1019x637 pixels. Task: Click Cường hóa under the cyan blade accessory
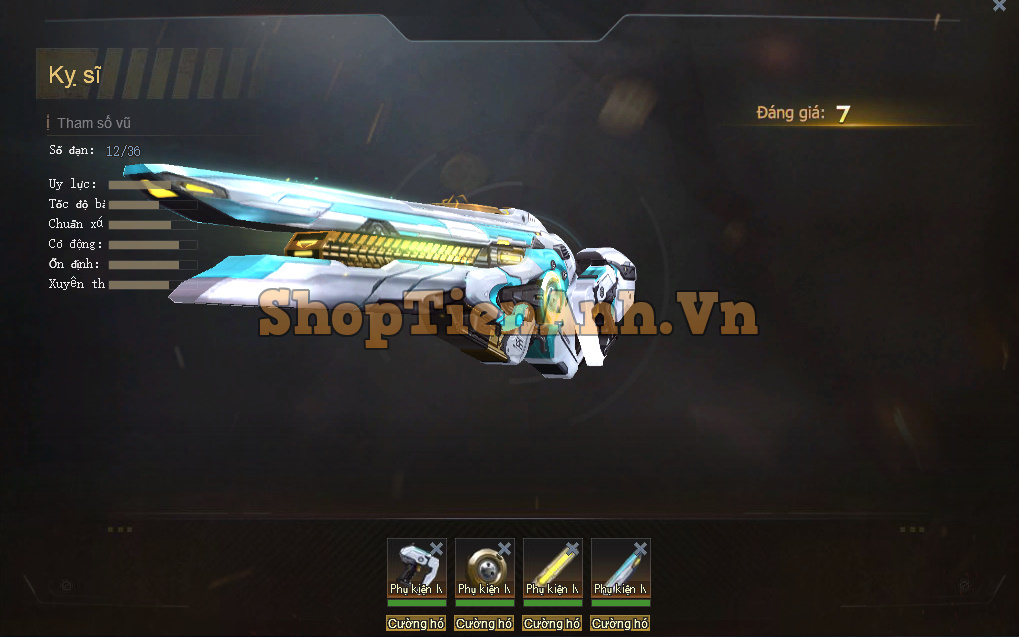coord(620,623)
